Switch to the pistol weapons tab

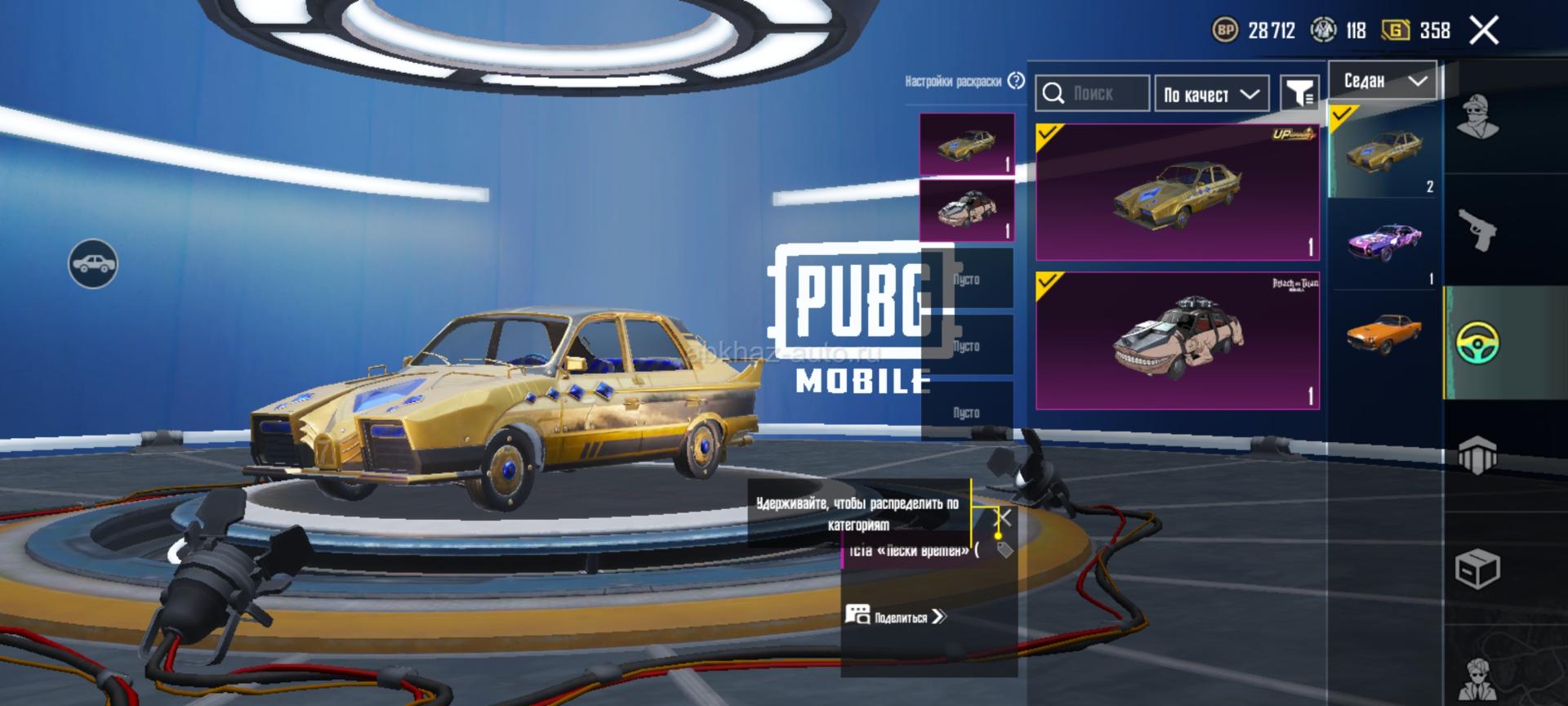[x=1478, y=229]
